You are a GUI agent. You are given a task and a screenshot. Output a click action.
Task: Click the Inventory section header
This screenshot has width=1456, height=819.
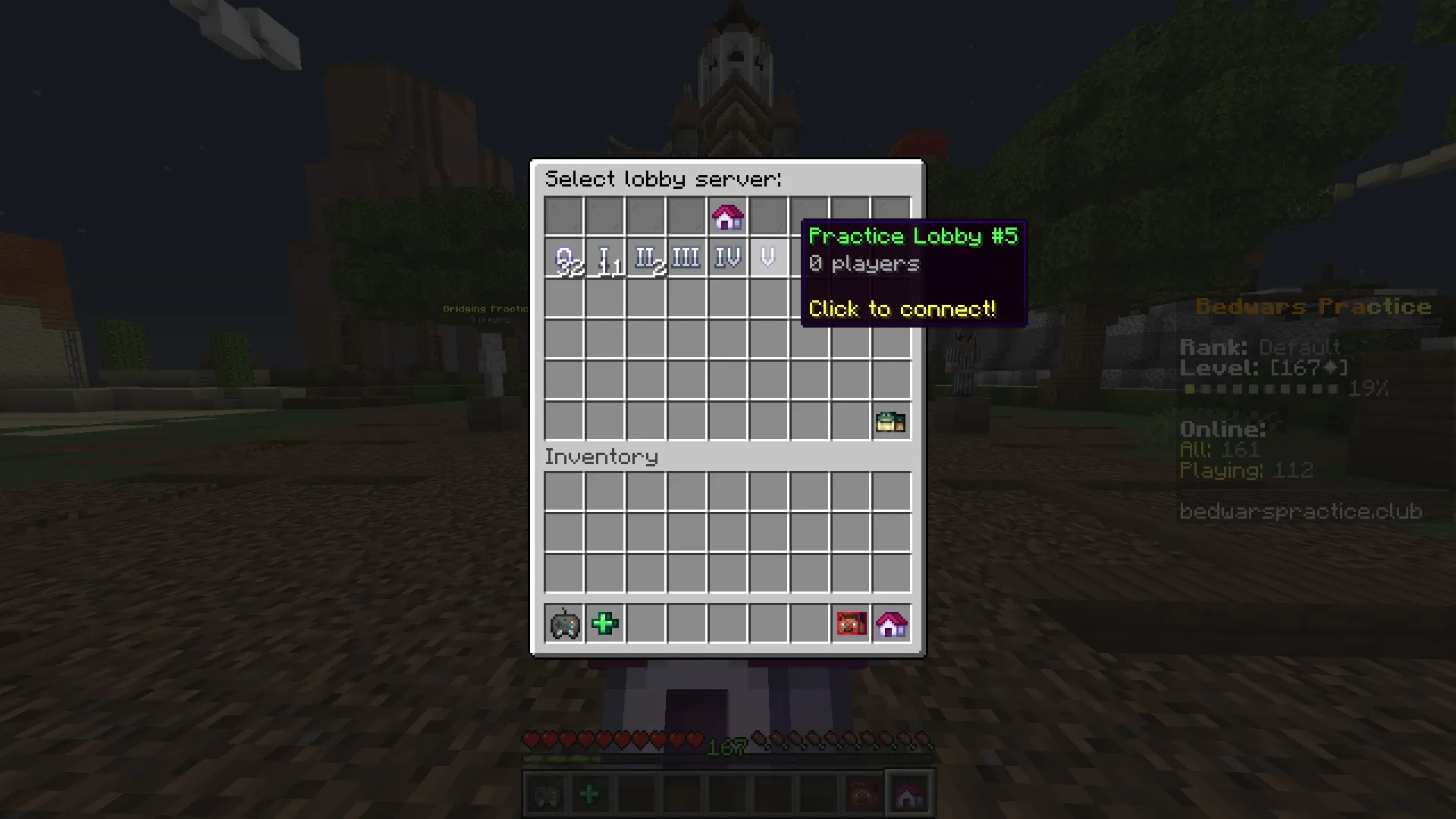point(601,456)
